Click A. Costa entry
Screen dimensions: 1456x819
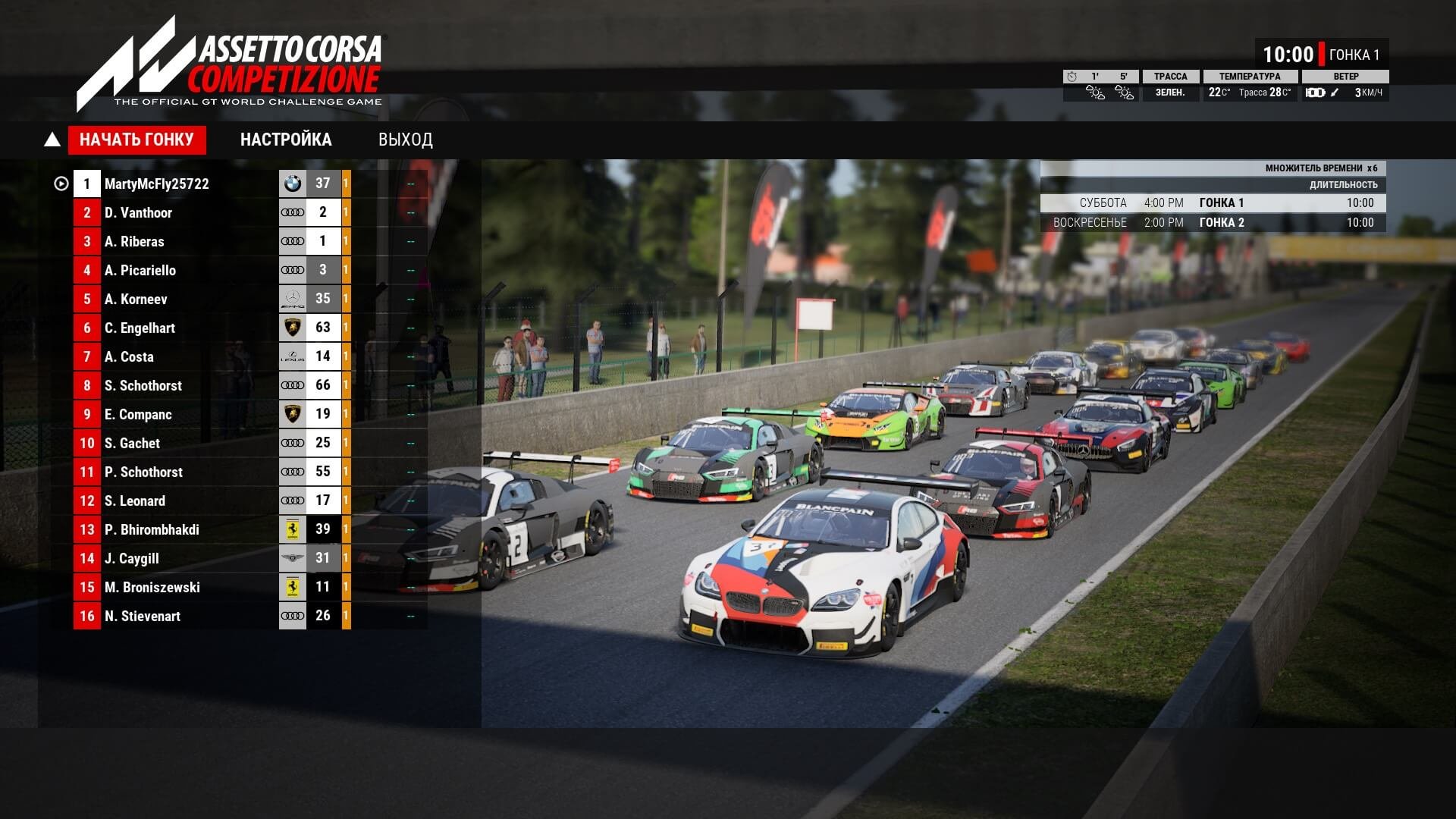pos(129,356)
